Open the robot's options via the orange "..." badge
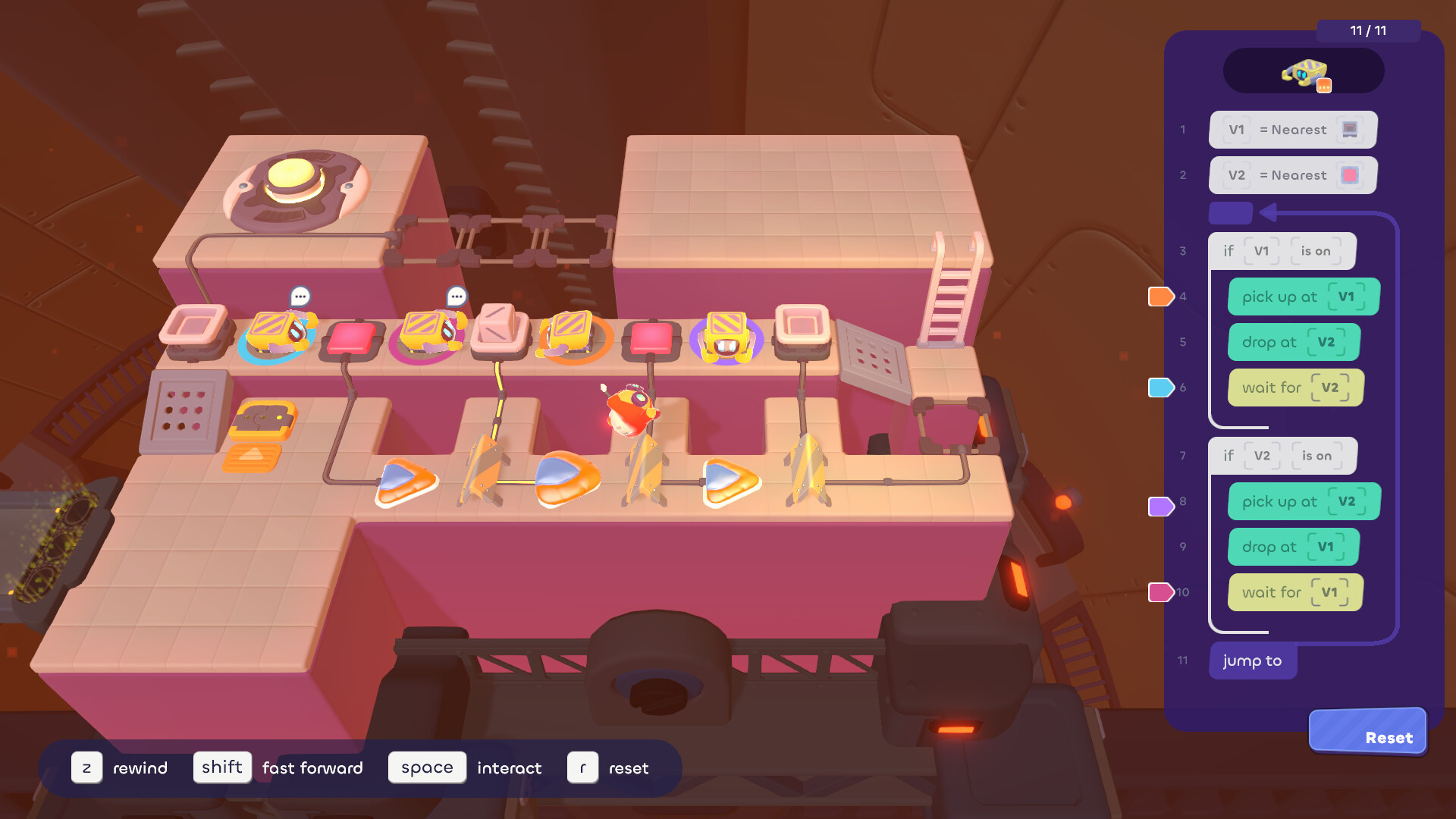The image size is (1456, 819). 1324,85
